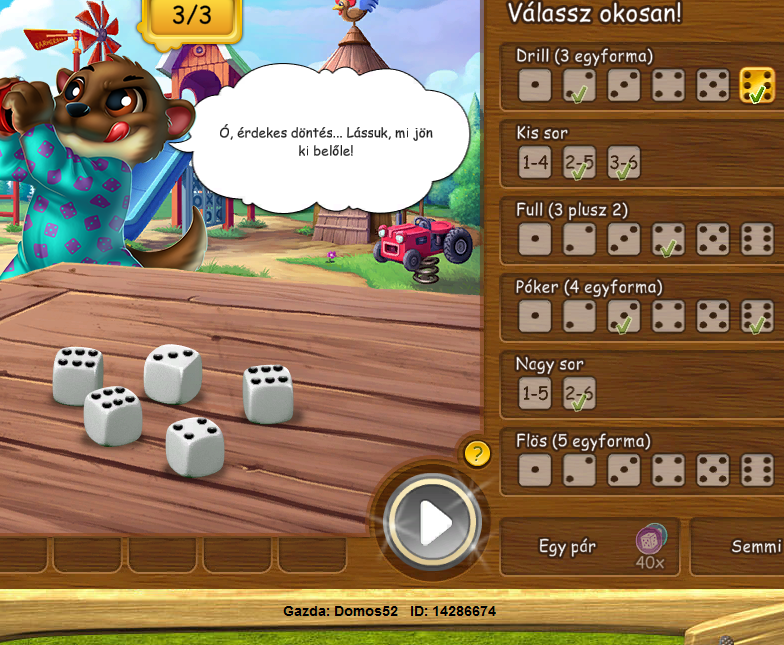Select the one-pip die under Flös
Screen dimensions: 784x645
tap(535, 470)
